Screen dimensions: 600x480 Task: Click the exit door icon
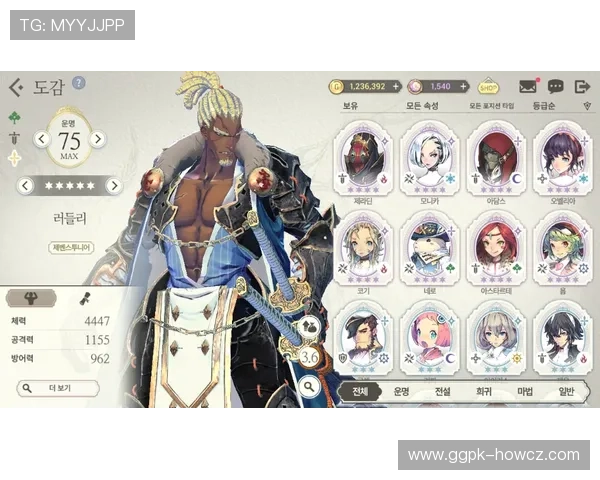pos(582,87)
